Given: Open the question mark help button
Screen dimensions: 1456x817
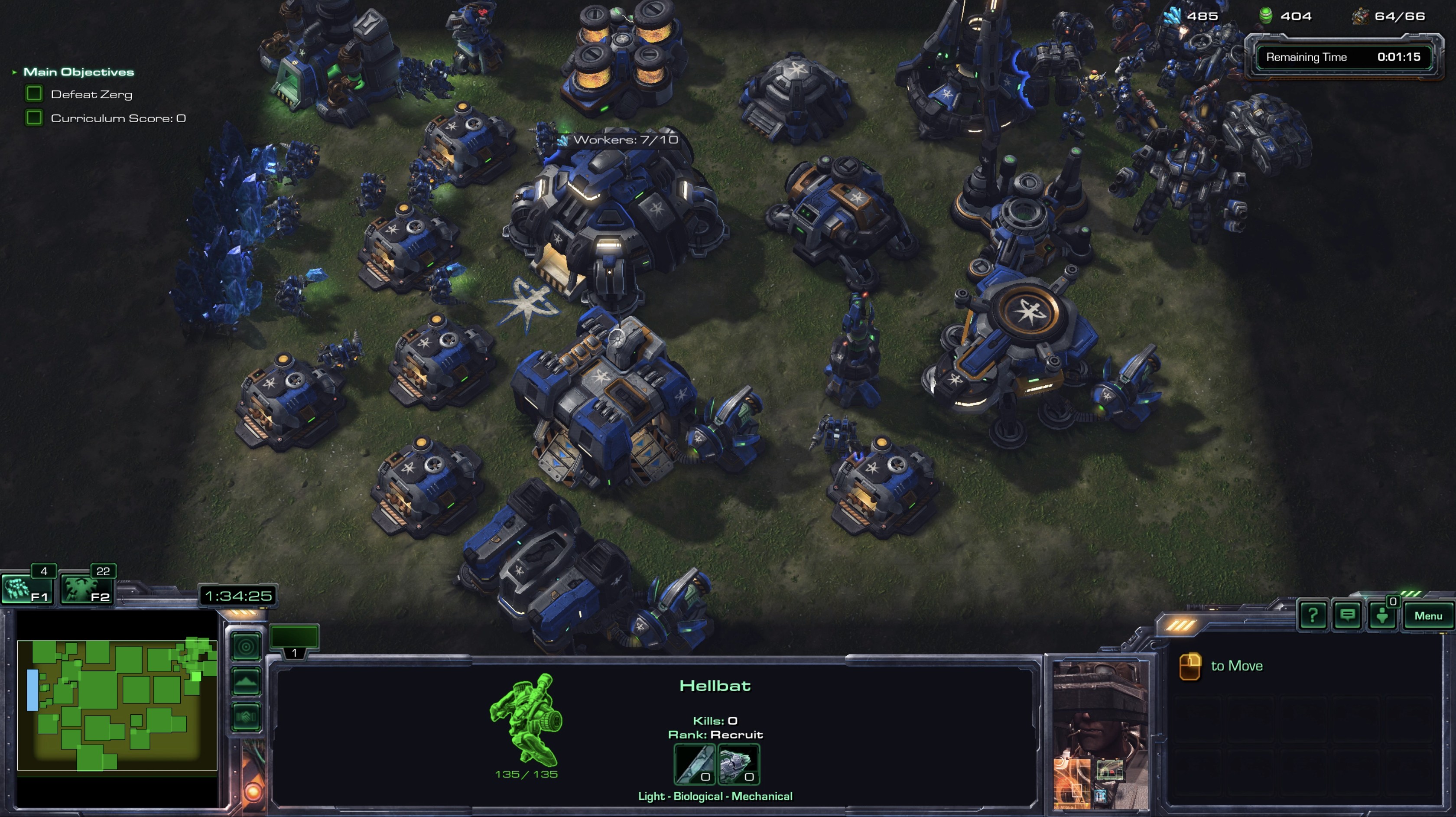Looking at the screenshot, I should point(1313,615).
